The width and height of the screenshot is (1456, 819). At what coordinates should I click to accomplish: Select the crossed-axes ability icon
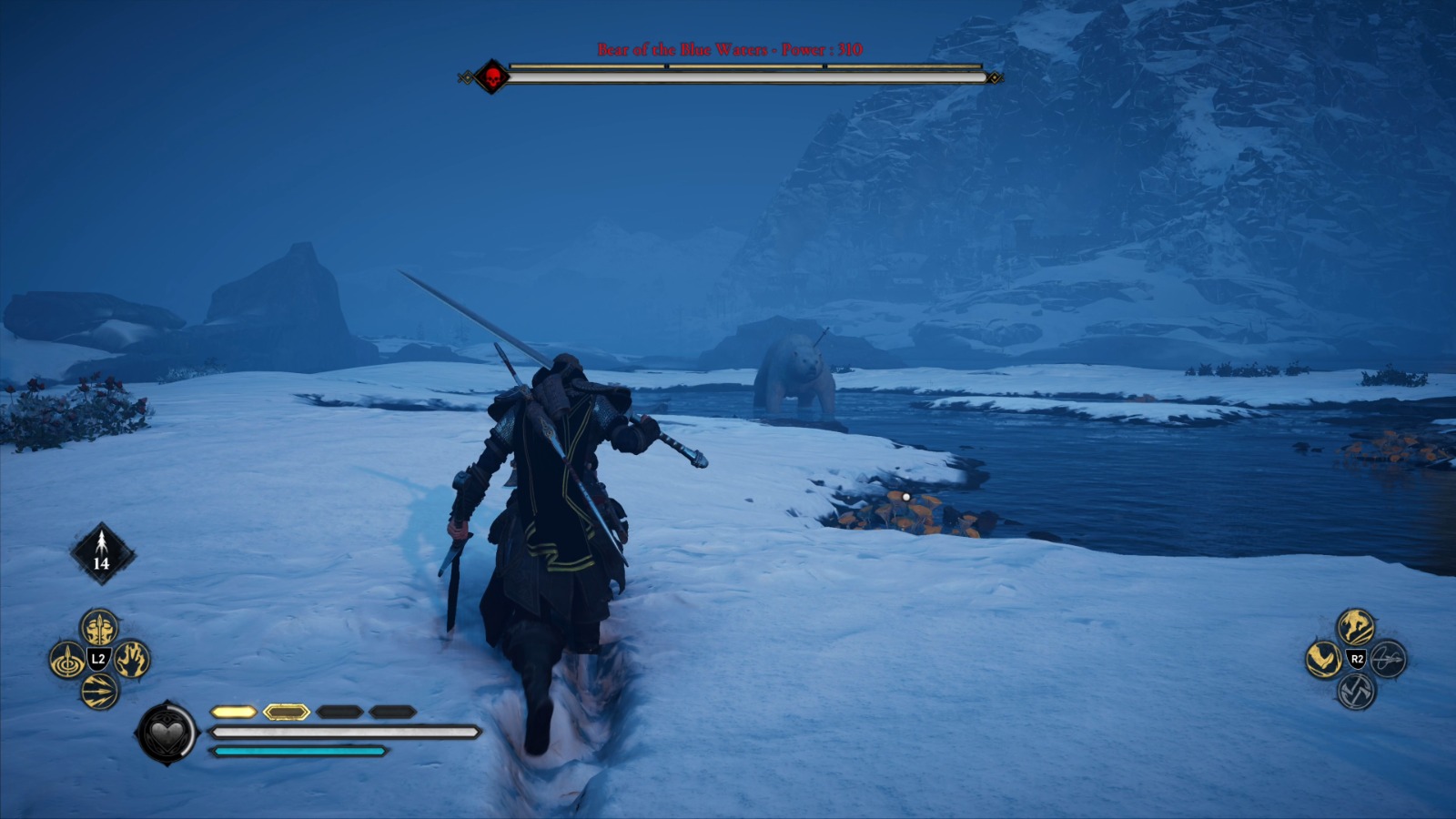pyautogui.click(x=1357, y=692)
